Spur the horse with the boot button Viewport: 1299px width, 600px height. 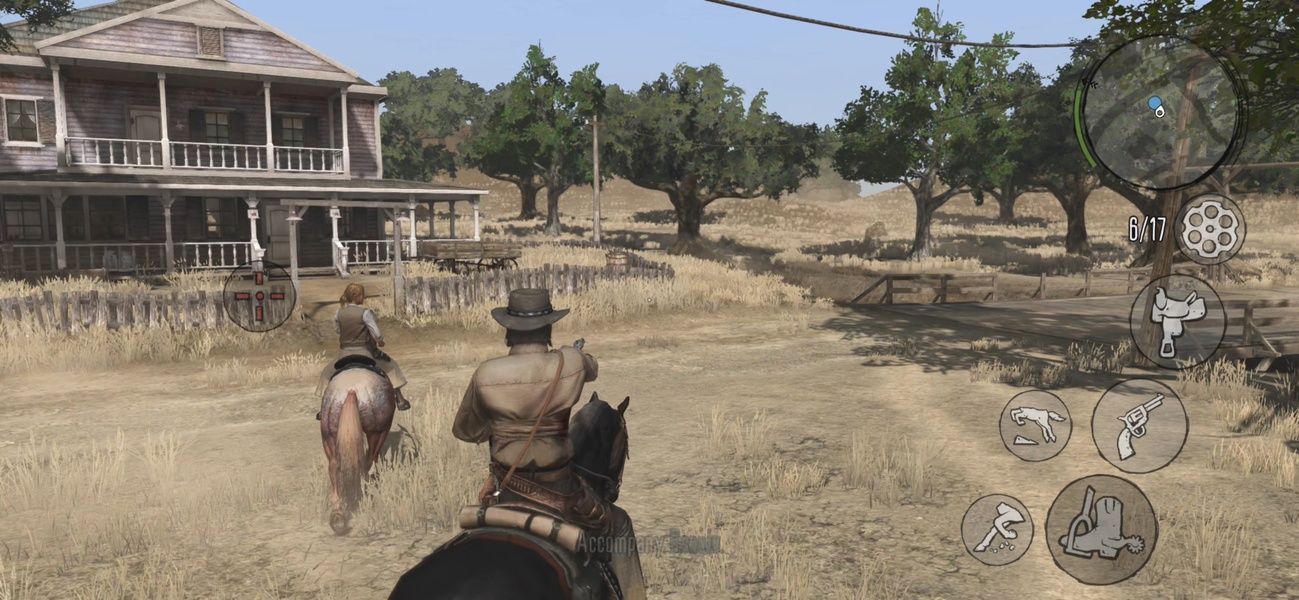1101,529
